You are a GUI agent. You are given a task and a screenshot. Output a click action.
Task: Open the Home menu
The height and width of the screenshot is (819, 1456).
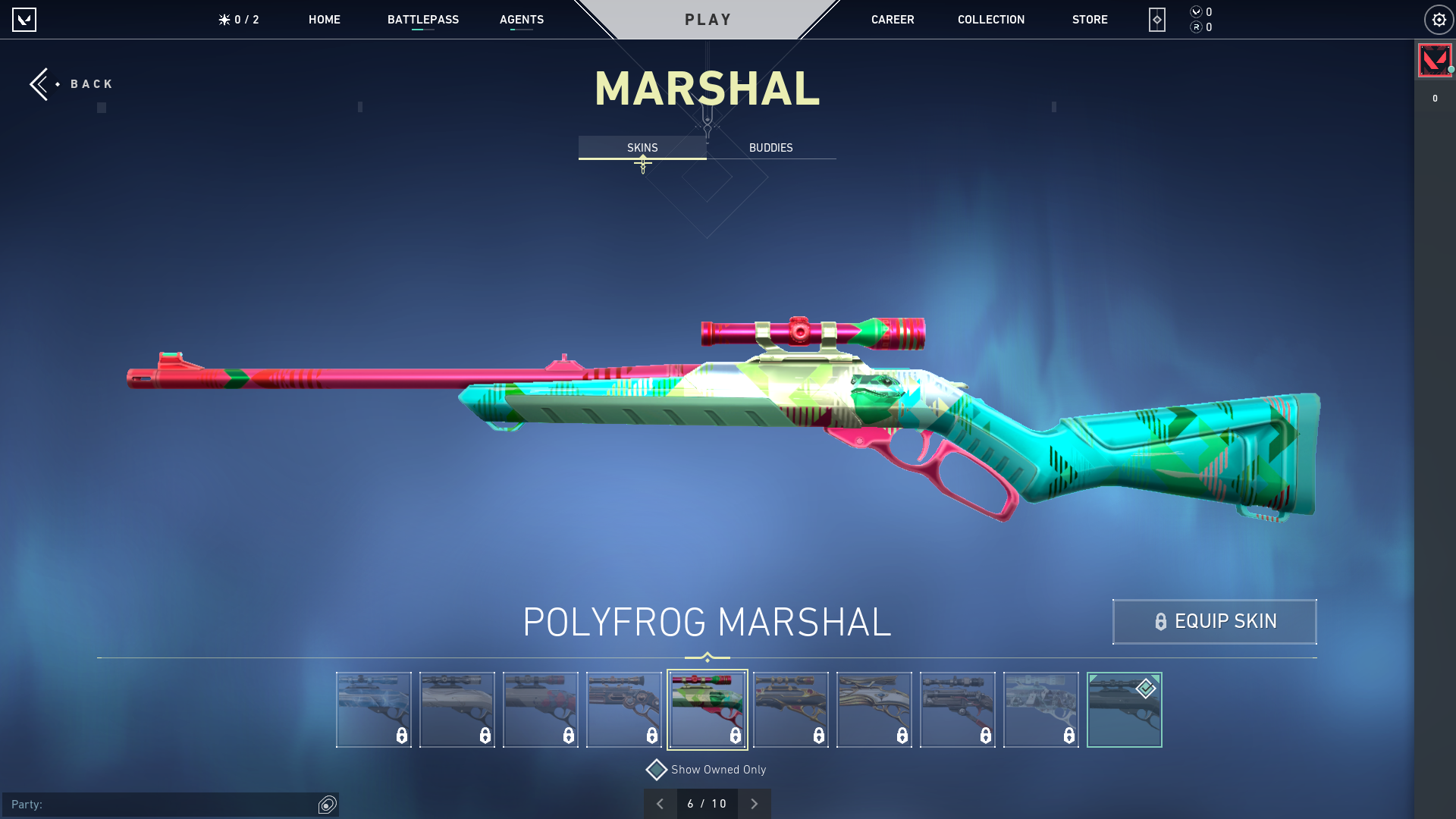tap(324, 20)
